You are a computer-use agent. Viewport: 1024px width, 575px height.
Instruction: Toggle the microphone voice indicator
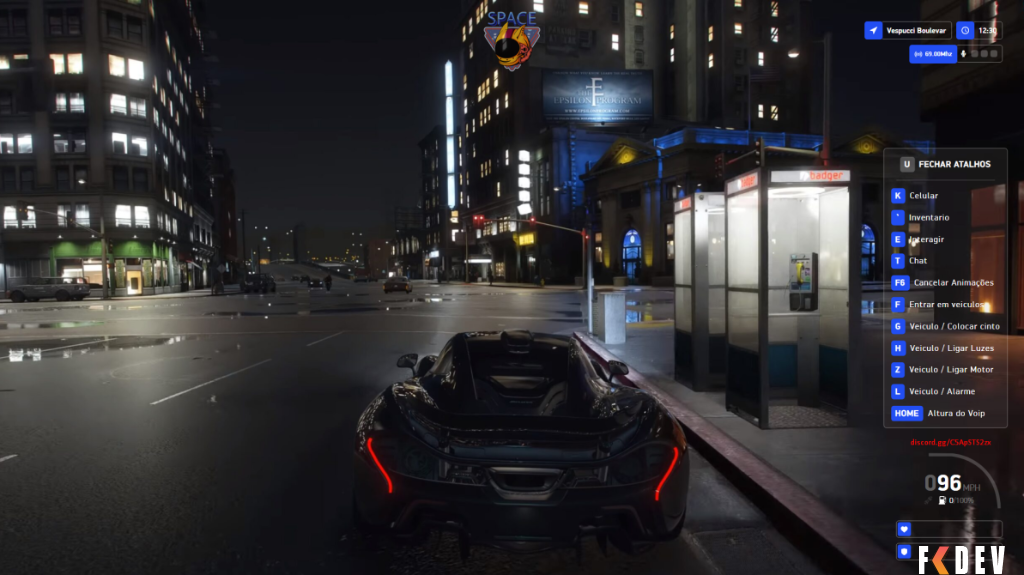tap(964, 54)
